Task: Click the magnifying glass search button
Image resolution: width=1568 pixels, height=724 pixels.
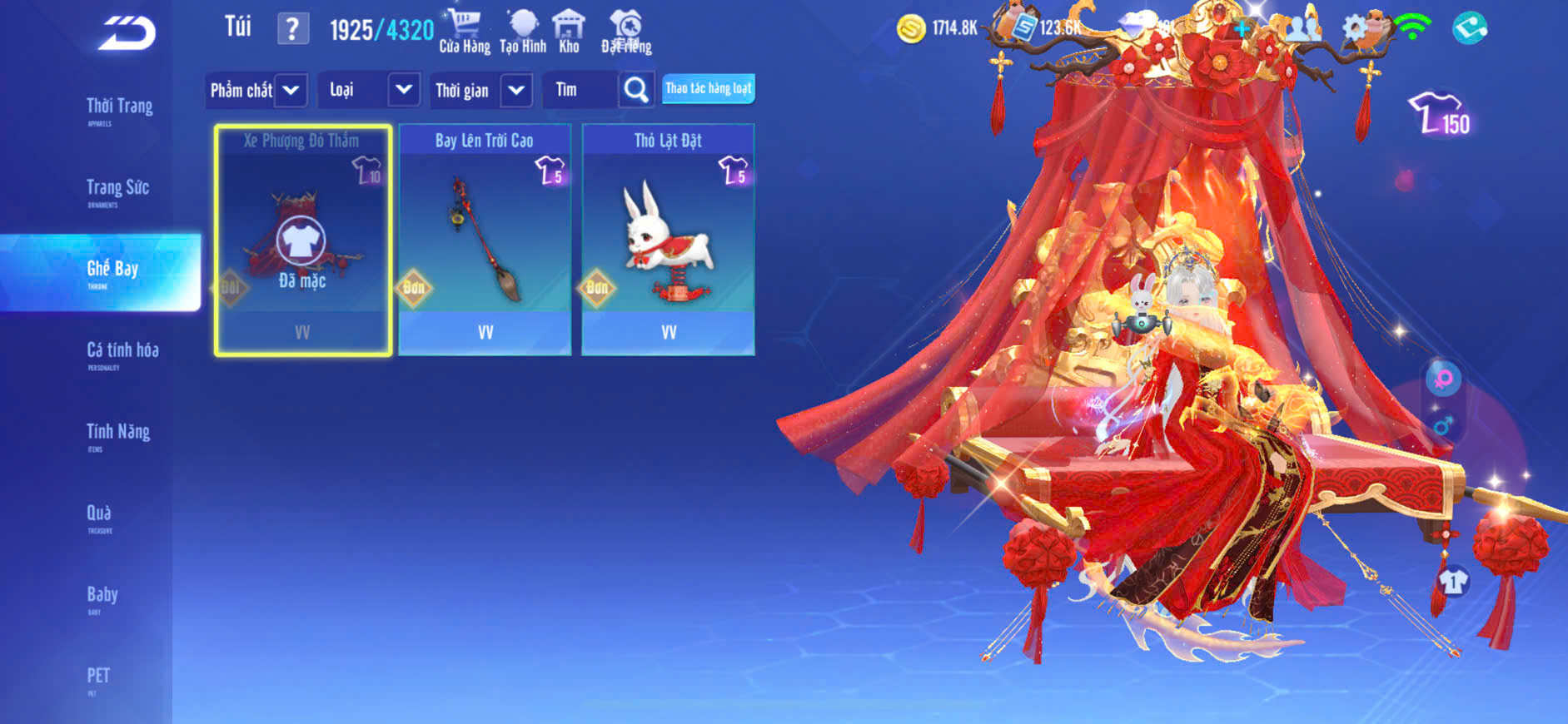Action: coord(636,90)
